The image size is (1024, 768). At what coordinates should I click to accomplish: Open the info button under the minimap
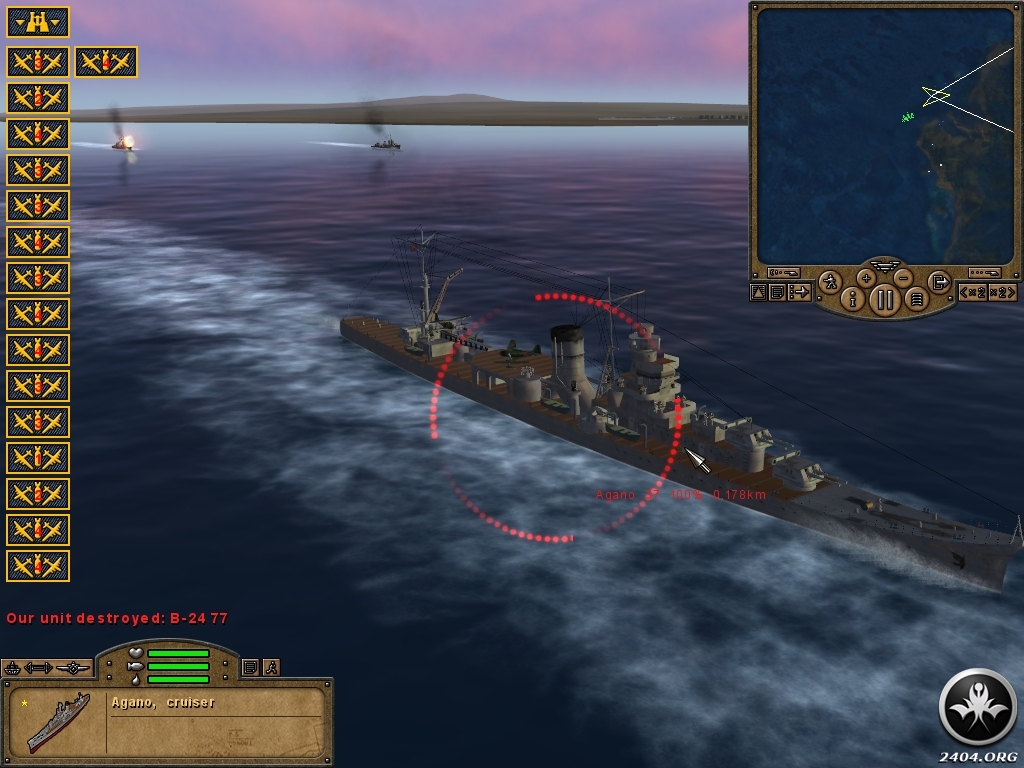click(x=853, y=298)
